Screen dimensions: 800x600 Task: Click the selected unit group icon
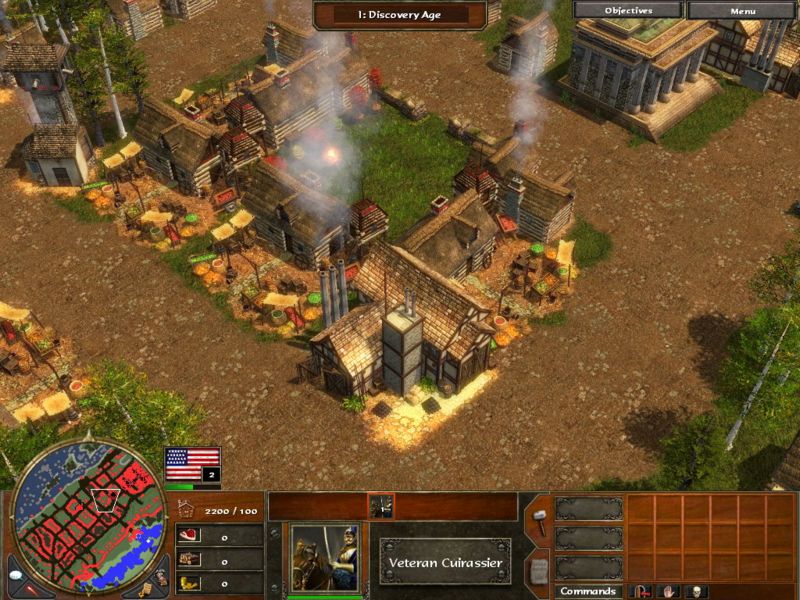pyautogui.click(x=381, y=506)
